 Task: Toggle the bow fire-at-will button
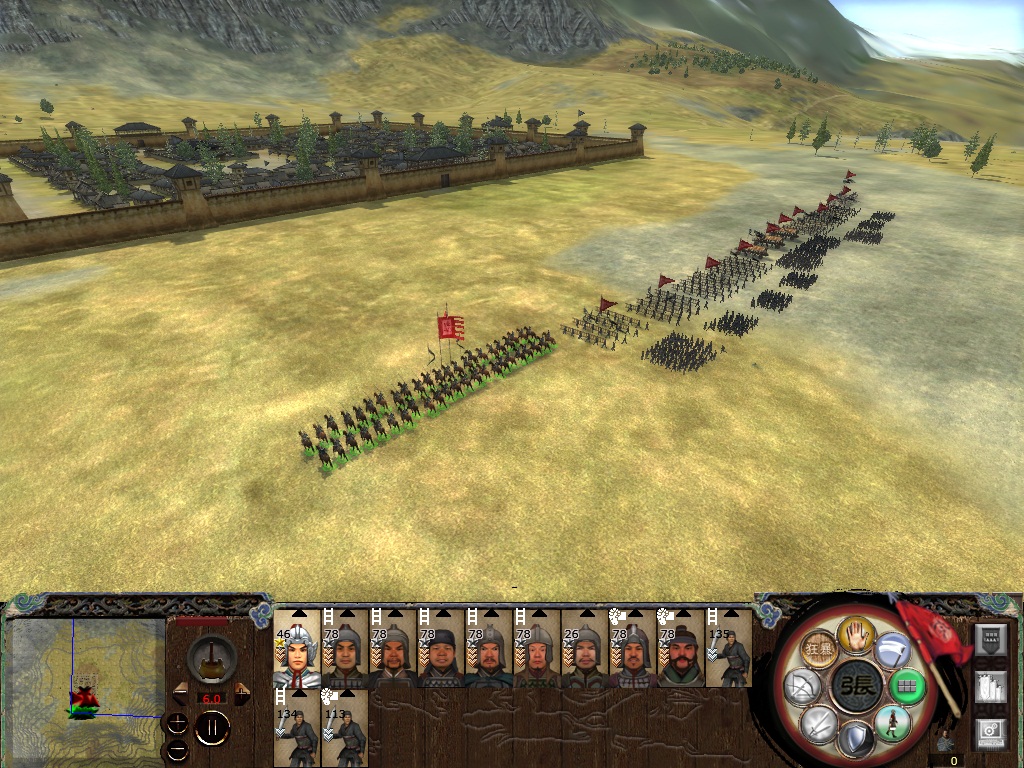click(805, 688)
